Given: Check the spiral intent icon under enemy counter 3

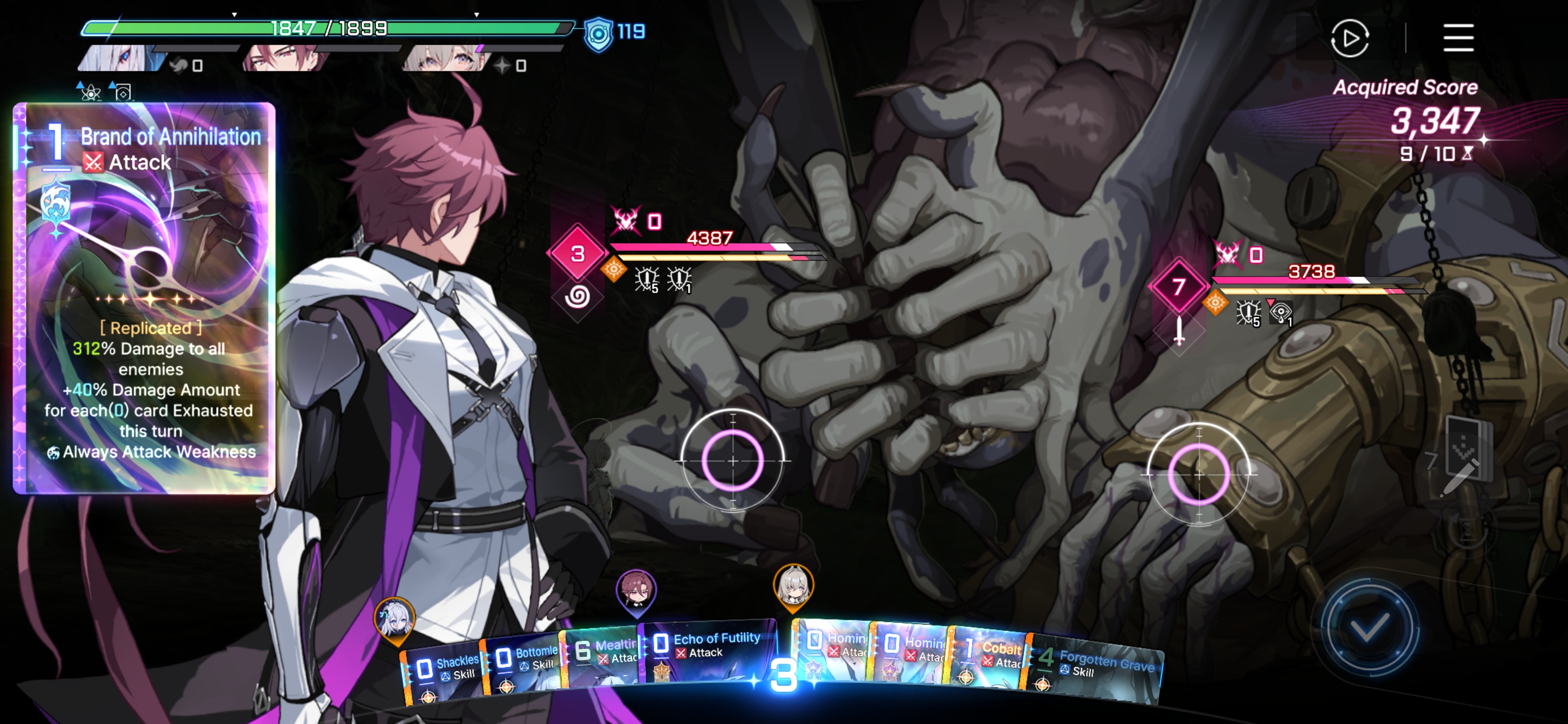Looking at the screenshot, I should [576, 297].
